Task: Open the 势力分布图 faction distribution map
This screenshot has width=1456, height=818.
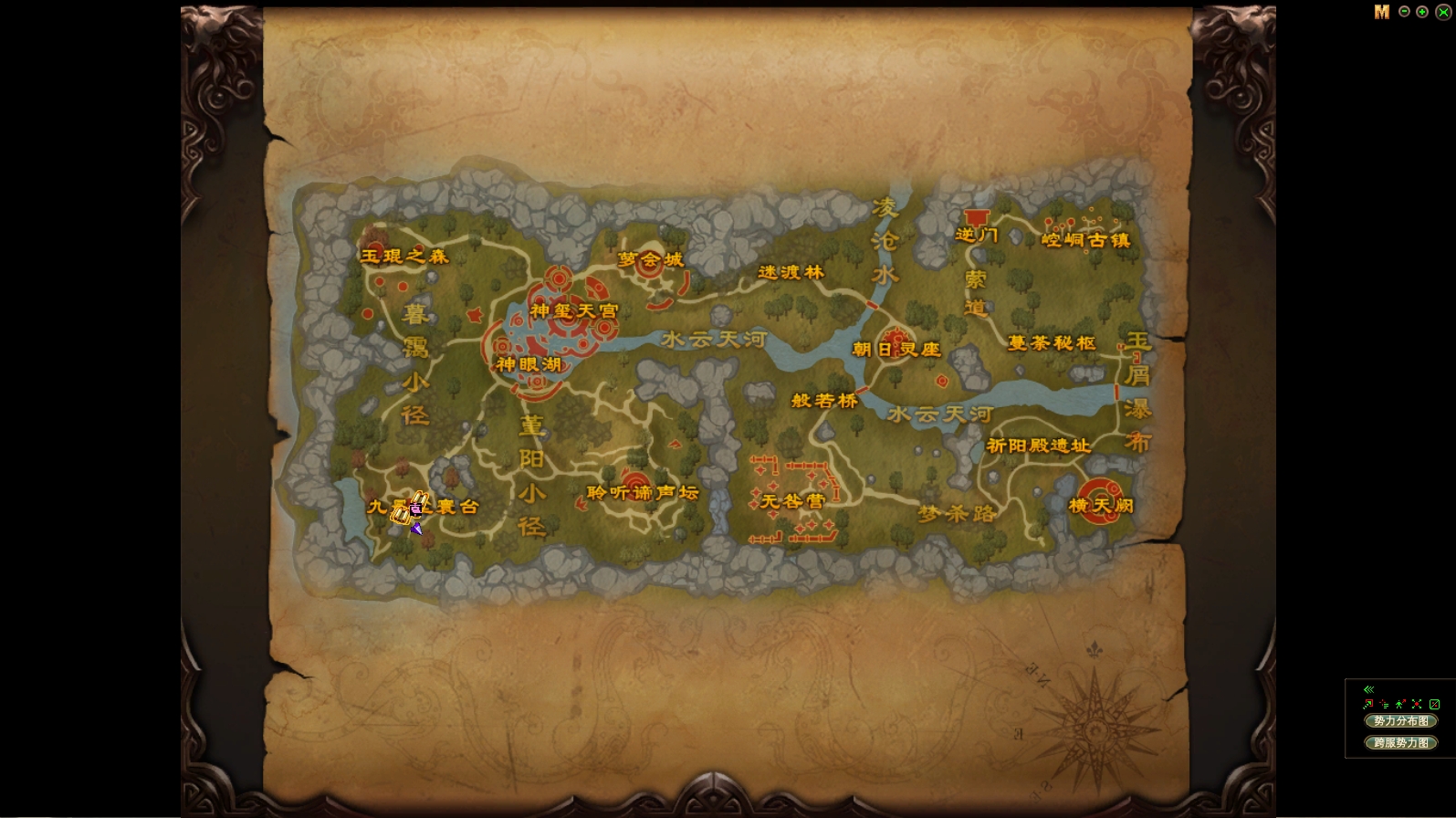Action: 1400,721
